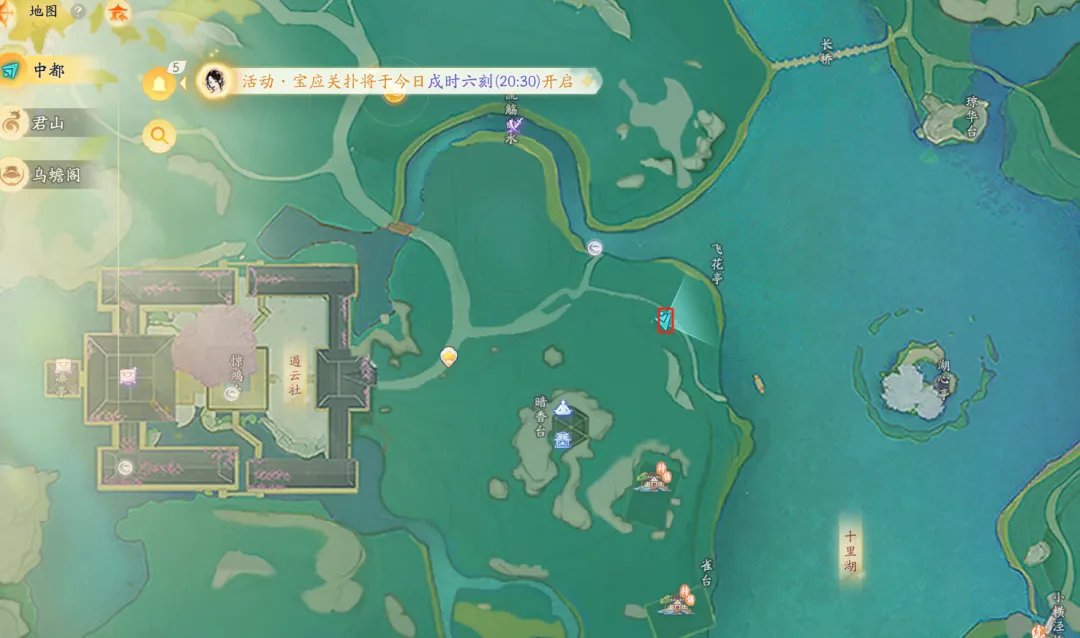Screen dimensions: 1080x638
Task: Open the bell notifications button
Action: (158, 84)
